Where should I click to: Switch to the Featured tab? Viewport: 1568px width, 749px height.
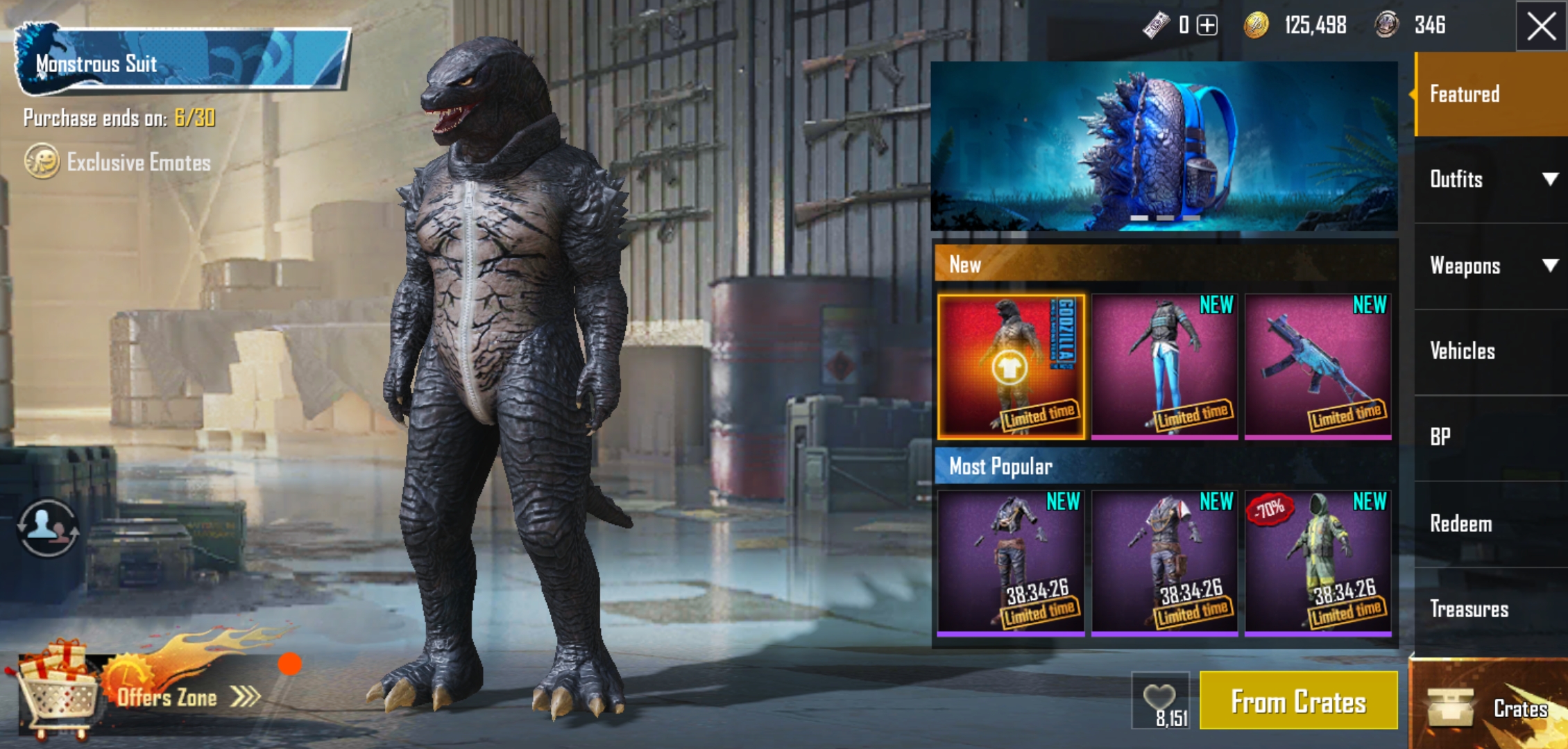1490,94
